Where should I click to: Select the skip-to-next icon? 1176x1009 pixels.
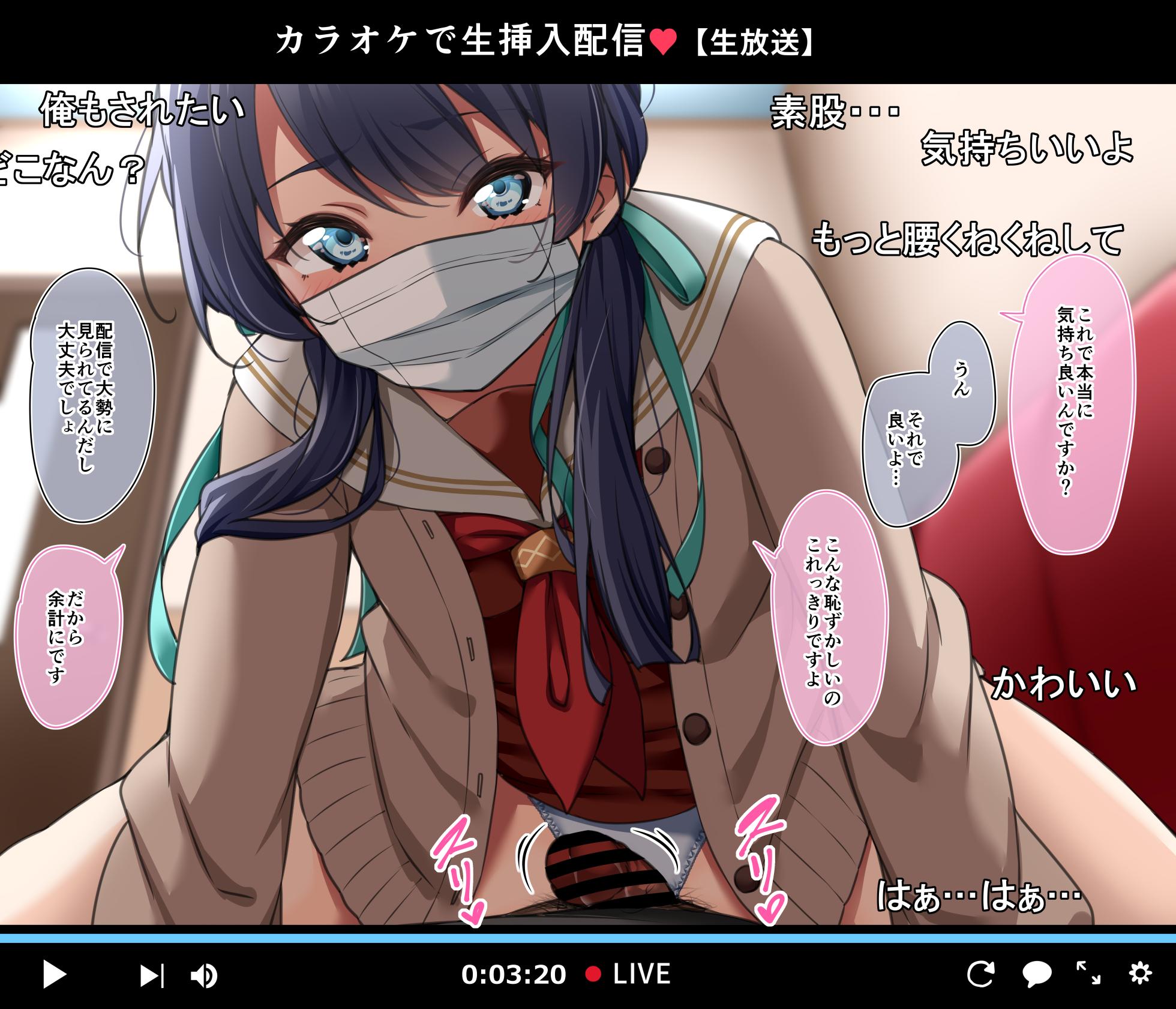[x=152, y=974]
